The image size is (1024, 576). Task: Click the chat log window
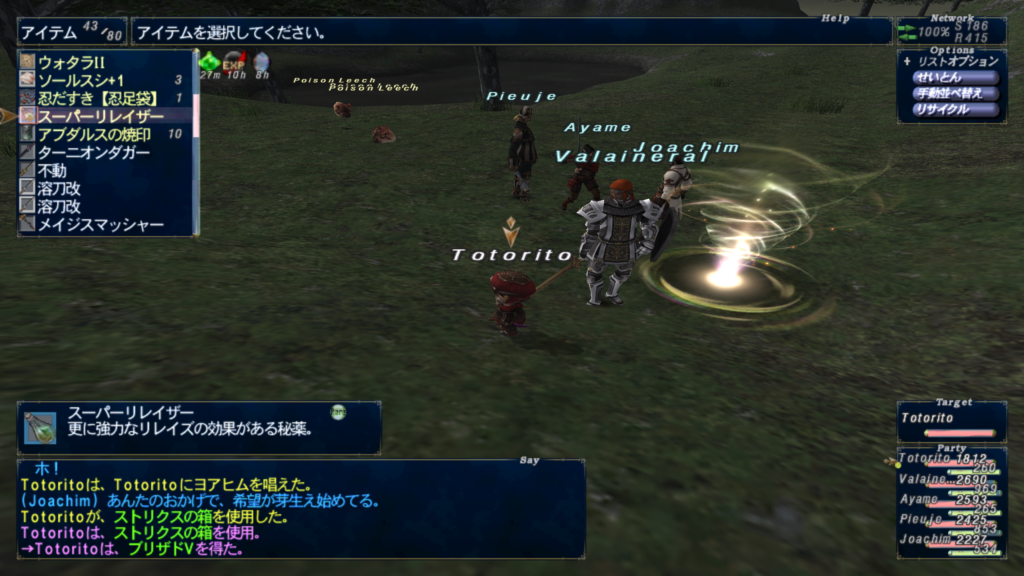pos(300,508)
